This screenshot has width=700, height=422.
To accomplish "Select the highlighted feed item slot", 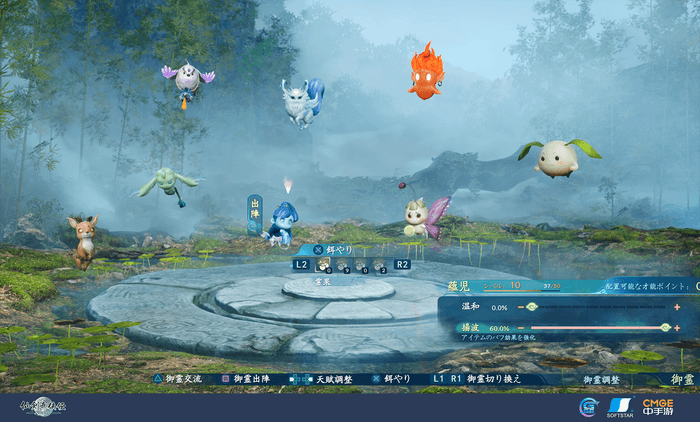I will tap(324, 265).
